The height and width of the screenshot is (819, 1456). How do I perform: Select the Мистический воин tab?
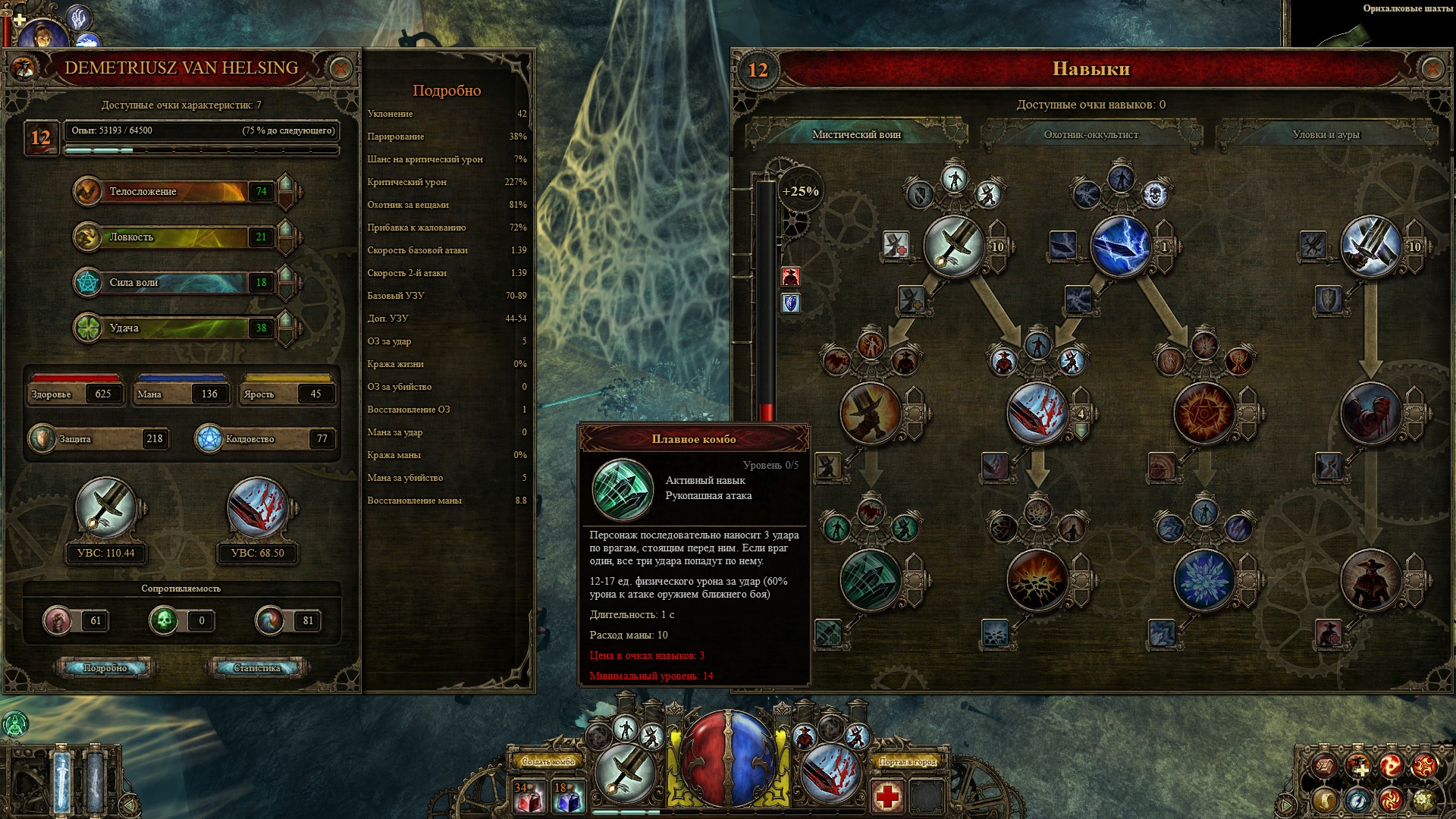point(856,135)
